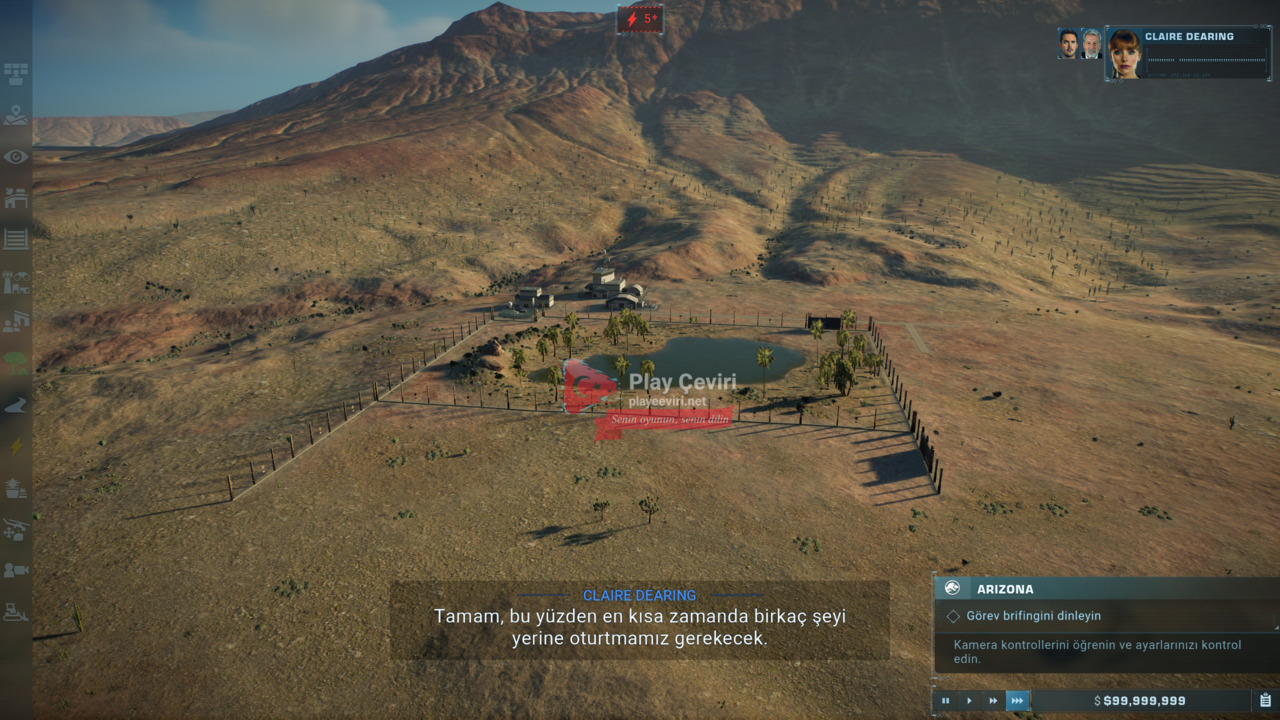Pause the game simulation
This screenshot has width=1280, height=720.
(945, 701)
